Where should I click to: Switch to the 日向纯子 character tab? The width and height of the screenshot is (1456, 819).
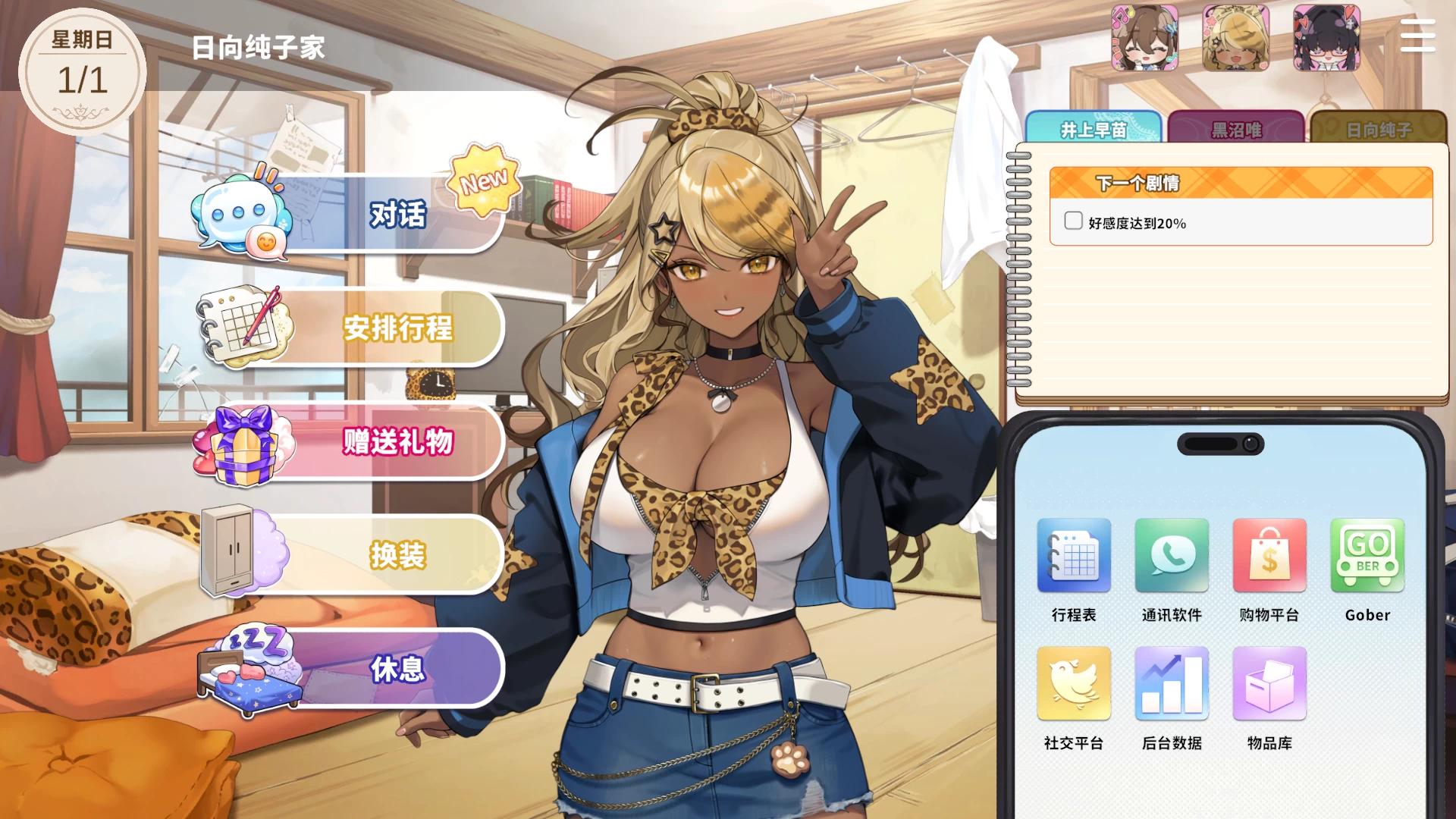(1380, 130)
